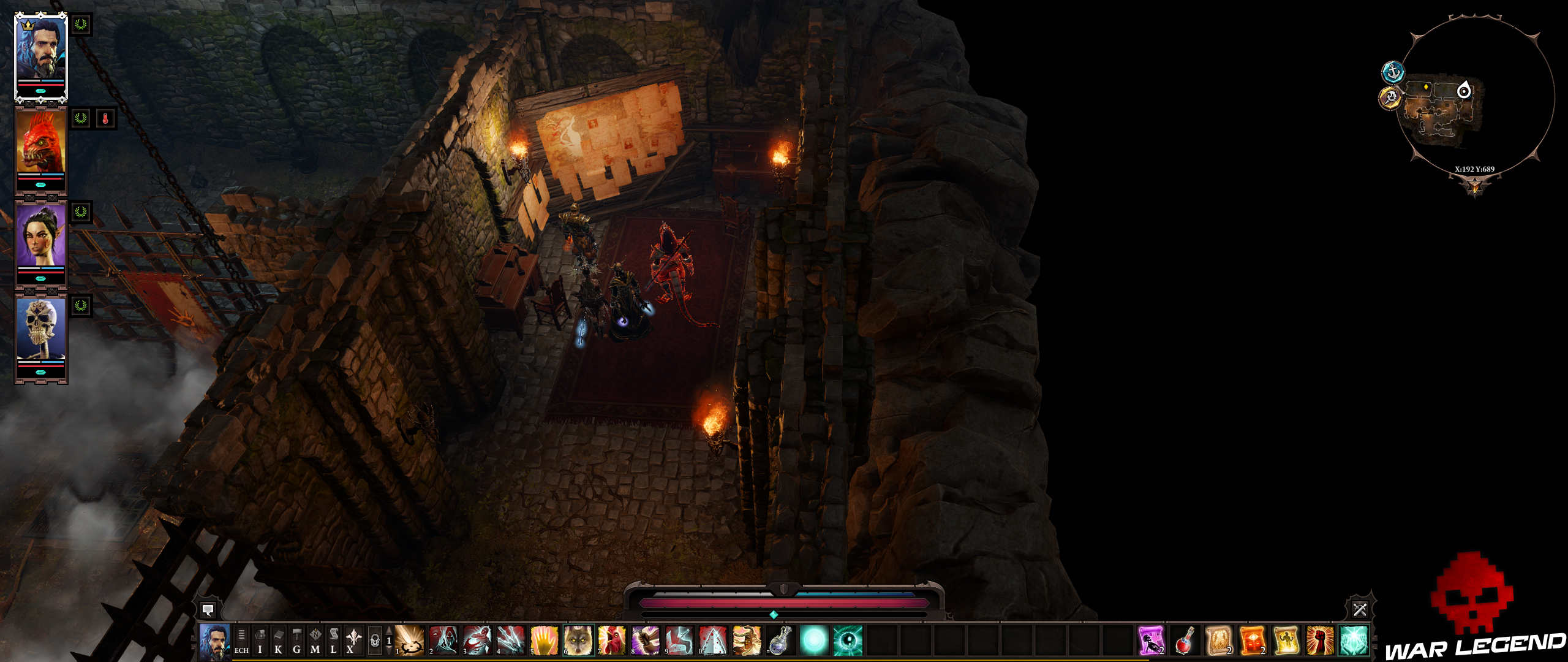Use the yellow glowing hand skill
This screenshot has height=662, width=1568.
pos(545,641)
